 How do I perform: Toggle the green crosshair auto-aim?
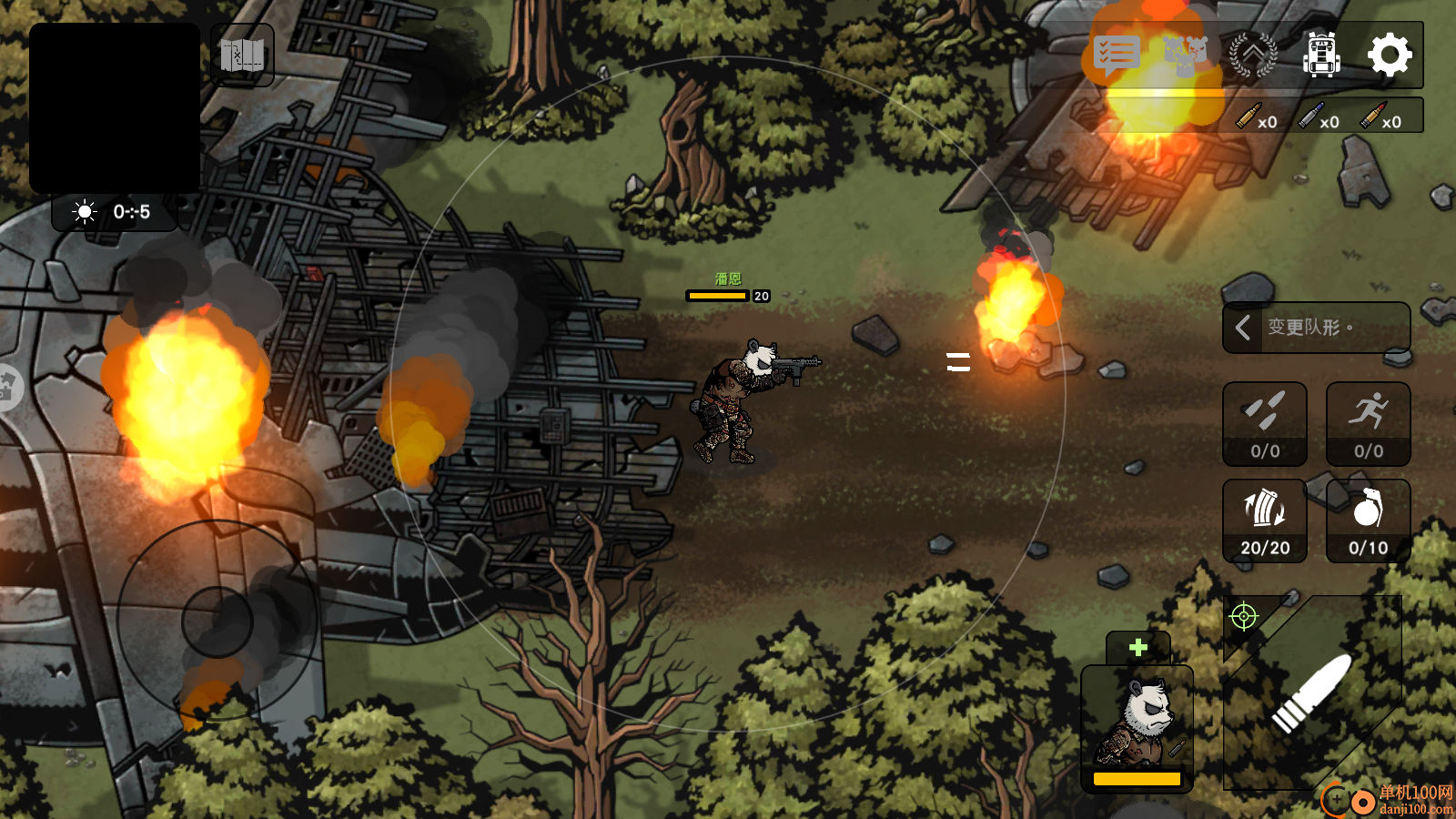coord(1243,617)
